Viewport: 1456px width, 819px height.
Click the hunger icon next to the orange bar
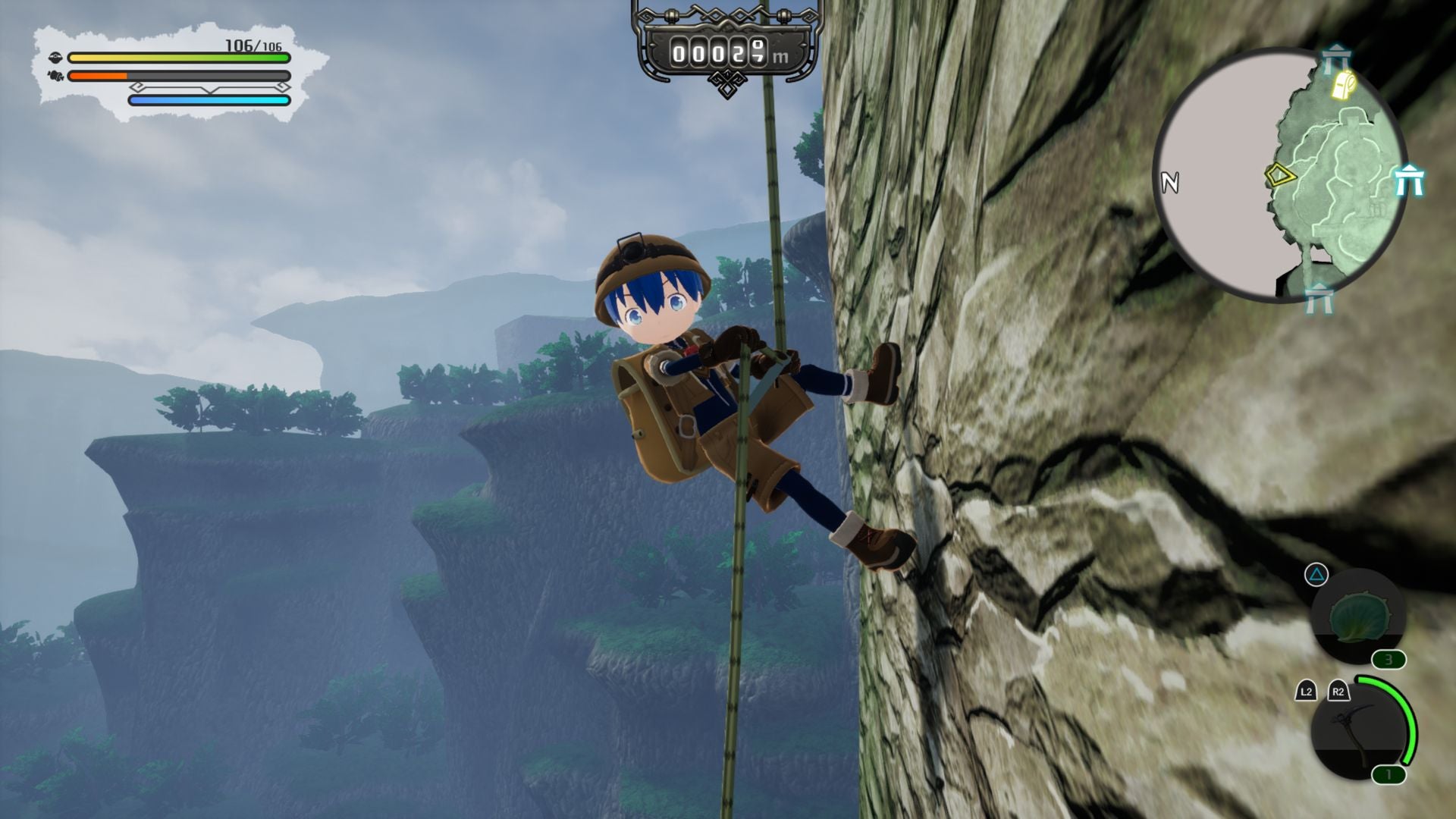coord(55,76)
